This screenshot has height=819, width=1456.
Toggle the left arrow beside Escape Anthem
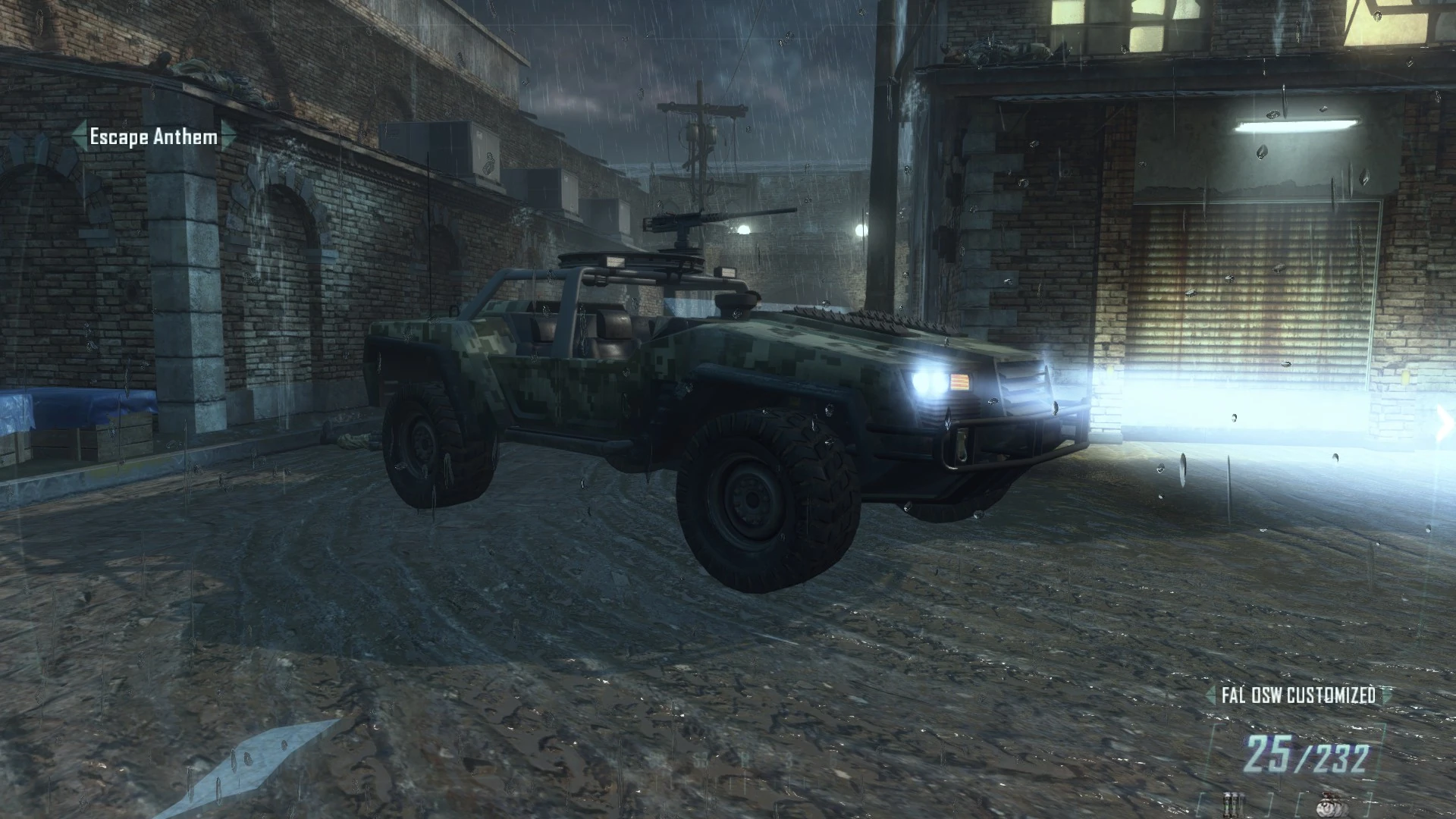tap(78, 136)
